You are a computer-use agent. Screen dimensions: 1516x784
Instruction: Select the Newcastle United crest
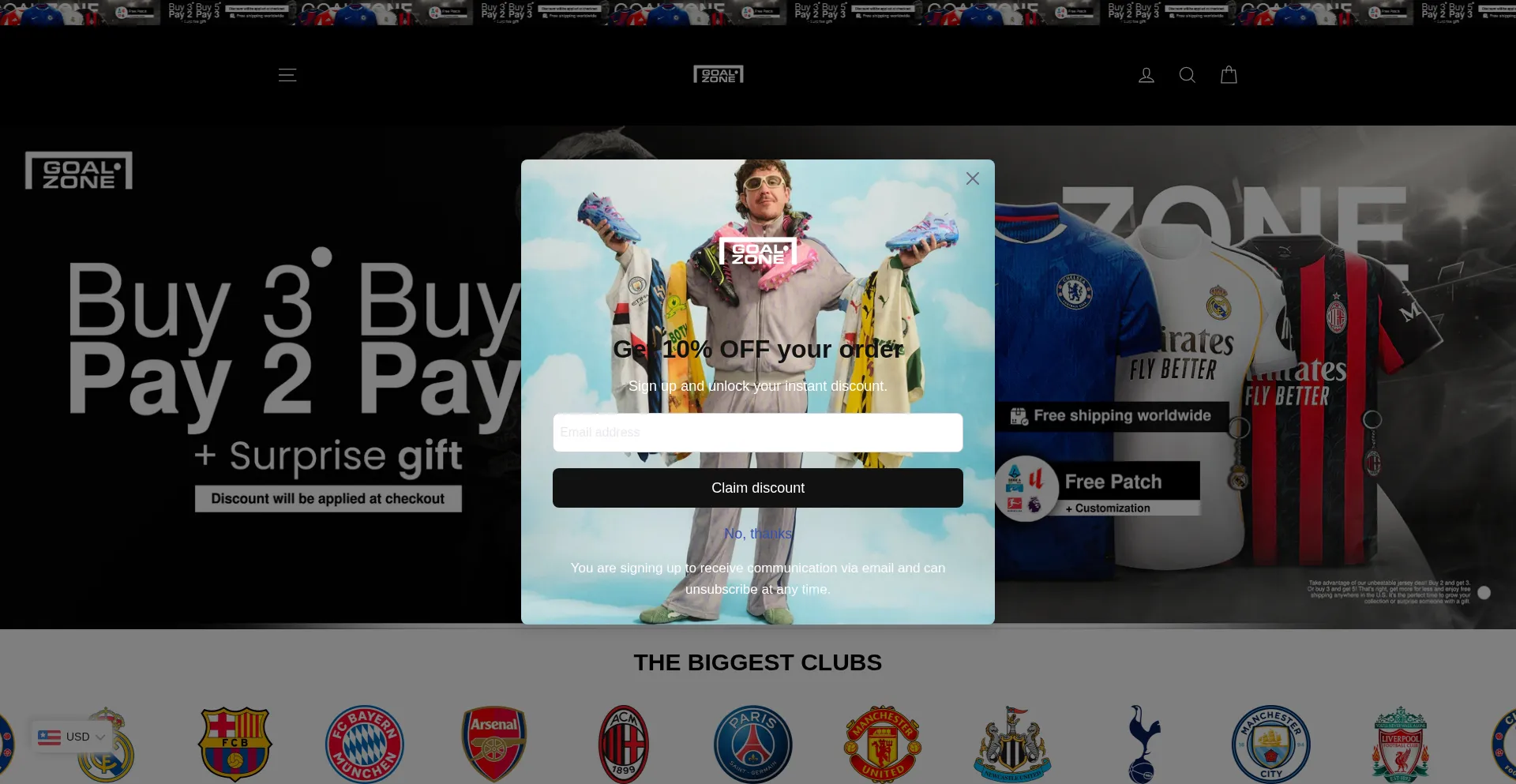1012,744
